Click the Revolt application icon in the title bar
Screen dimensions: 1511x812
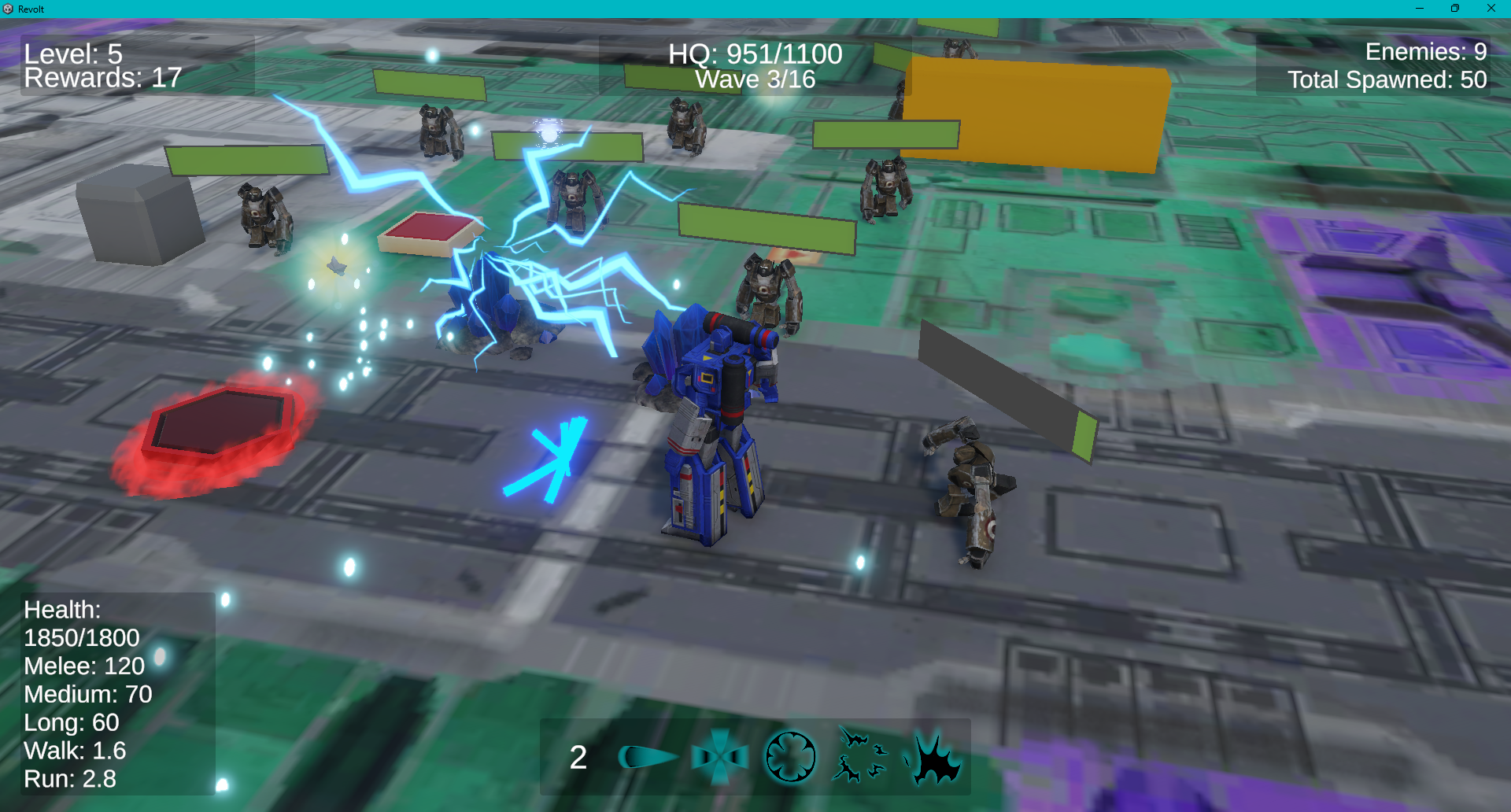point(9,9)
